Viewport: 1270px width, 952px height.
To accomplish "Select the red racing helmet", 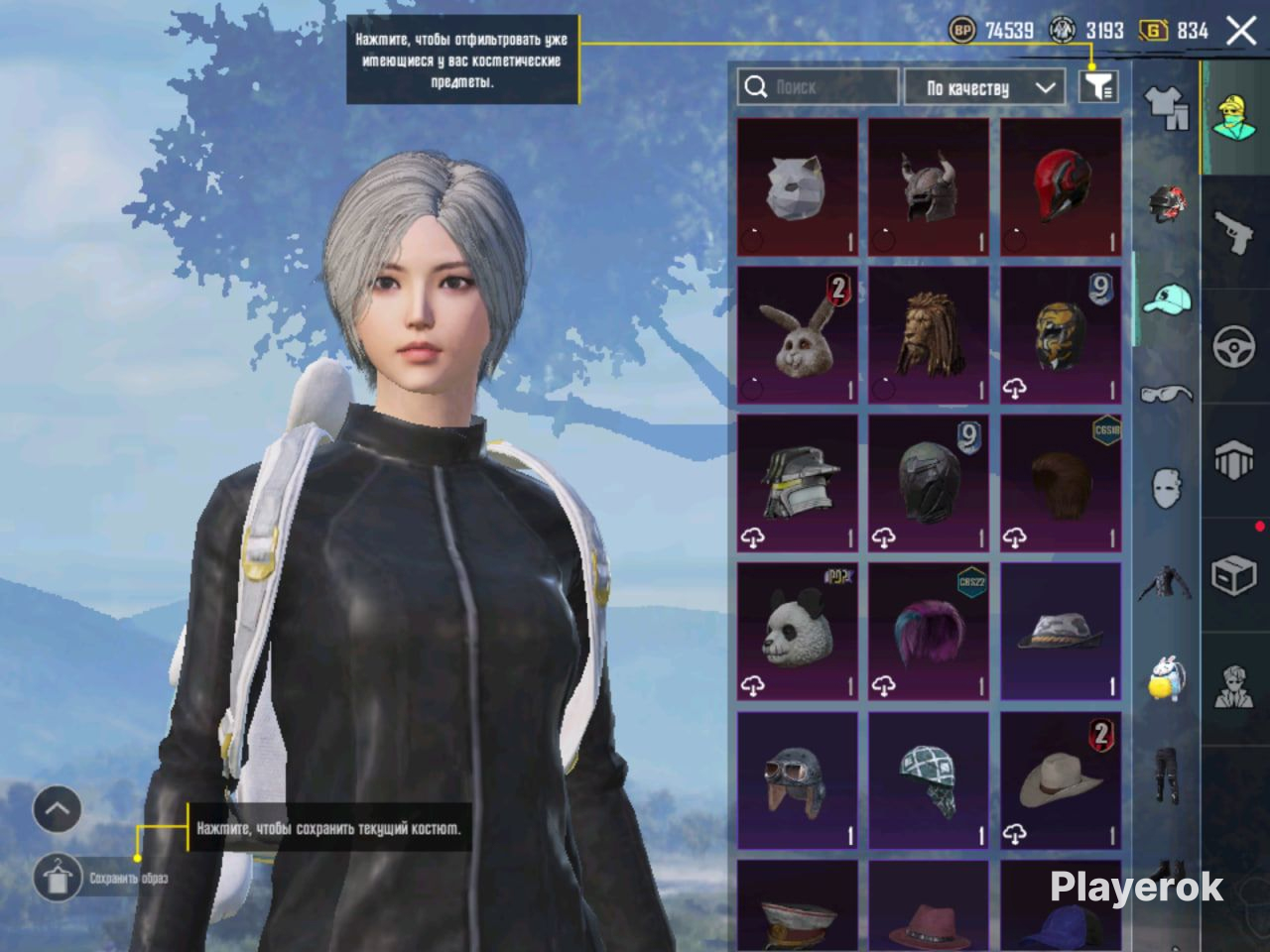I will (x=1061, y=188).
